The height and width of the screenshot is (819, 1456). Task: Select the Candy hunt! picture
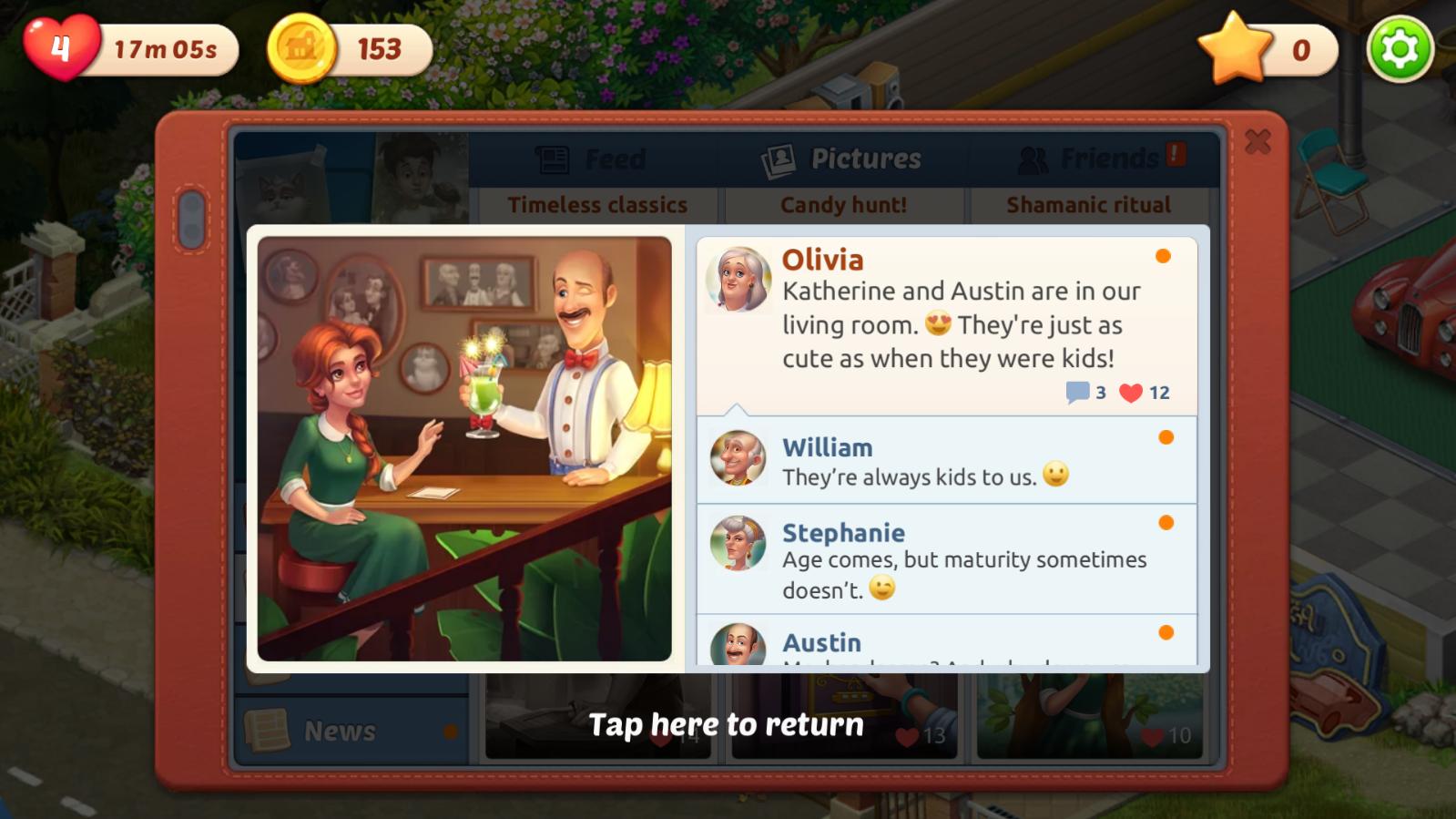pos(843,205)
